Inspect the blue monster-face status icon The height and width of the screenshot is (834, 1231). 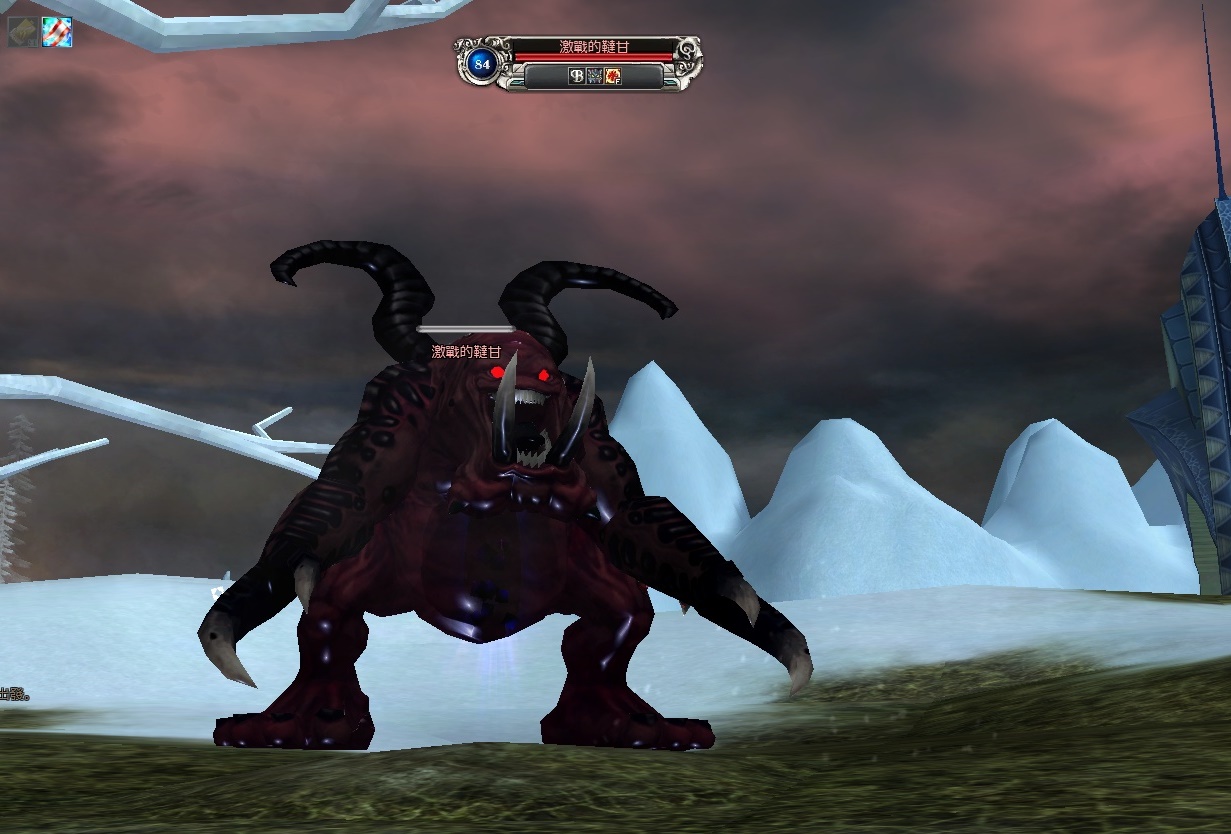pyautogui.click(x=594, y=76)
